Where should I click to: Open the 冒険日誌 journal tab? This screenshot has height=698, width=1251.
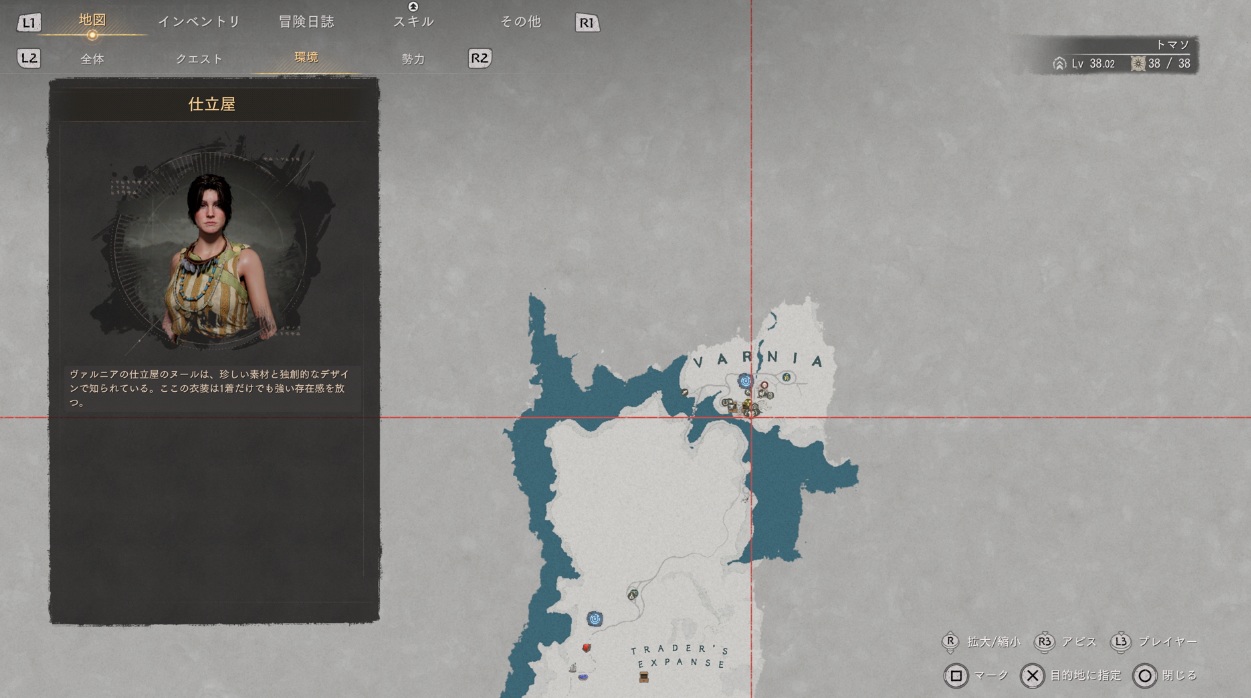pyautogui.click(x=306, y=21)
